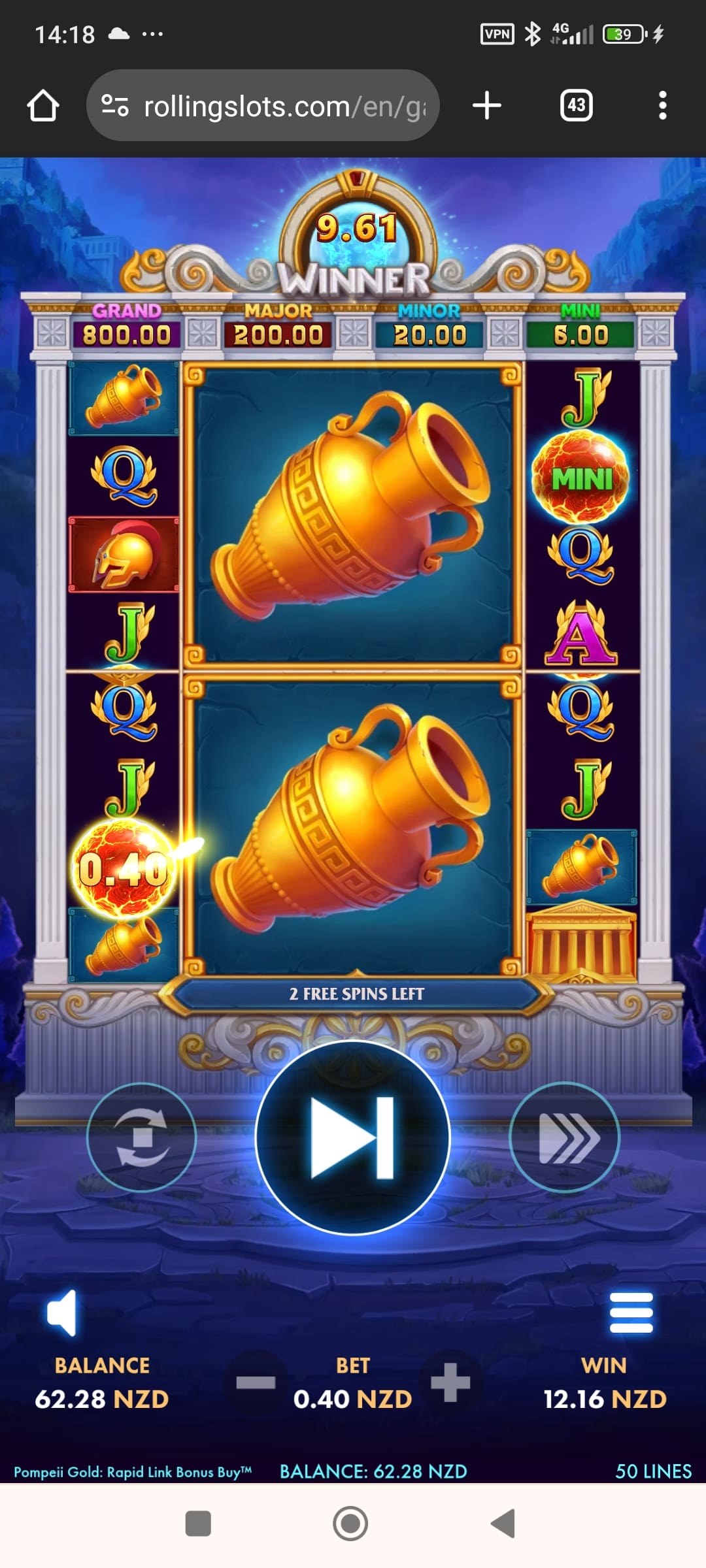Decrease the bet with minus
The width and height of the screenshot is (706, 1568).
tap(256, 1382)
